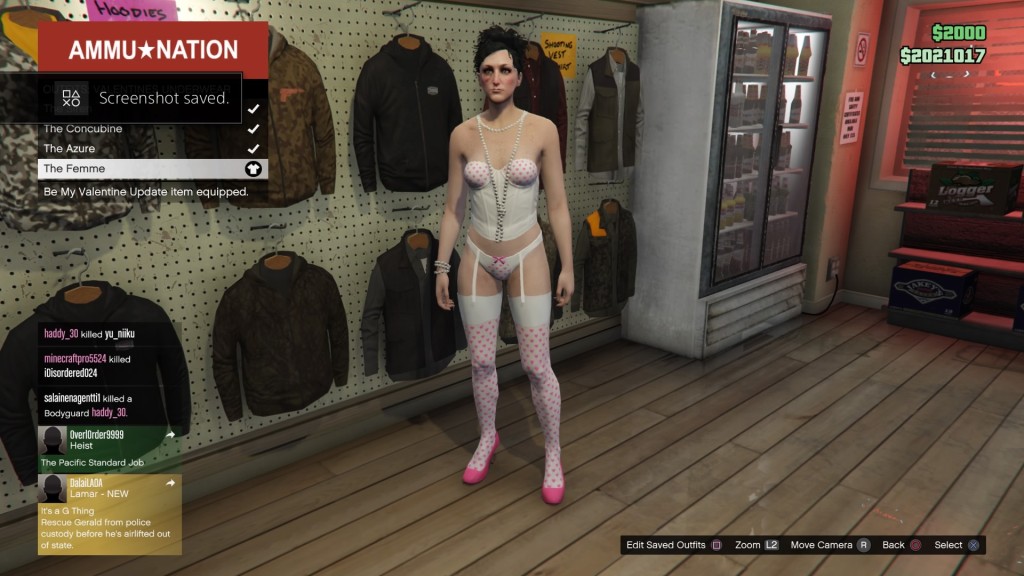
Task: Open The Pacific Standard Job heist invite
Action: [109, 448]
